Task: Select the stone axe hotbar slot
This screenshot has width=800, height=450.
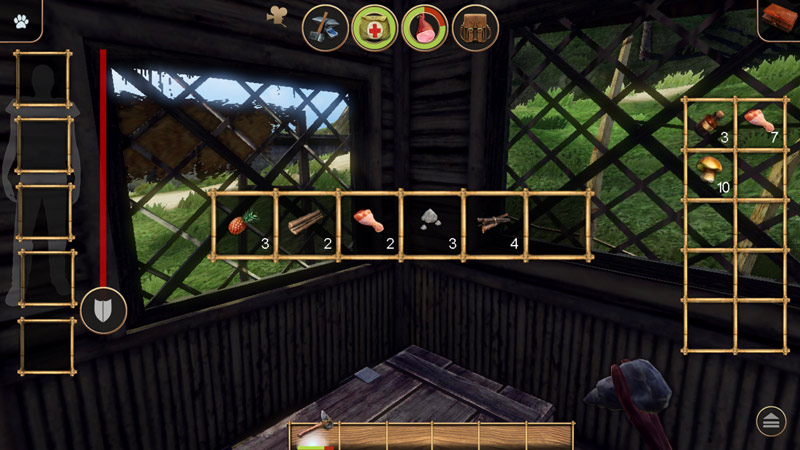Action: pos(314,432)
